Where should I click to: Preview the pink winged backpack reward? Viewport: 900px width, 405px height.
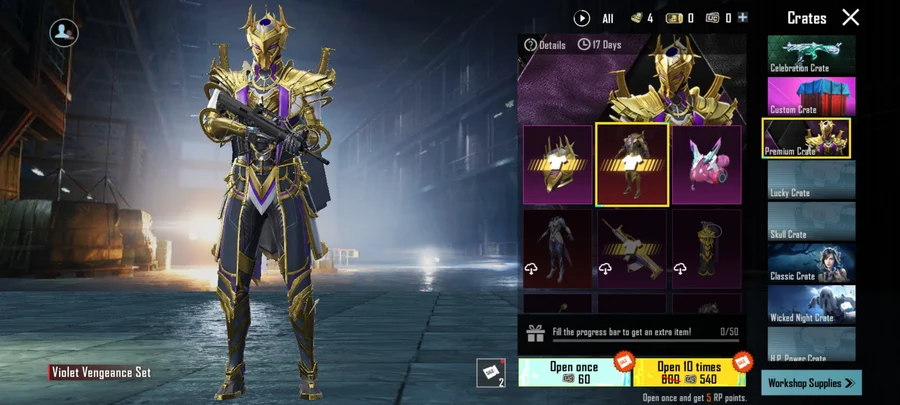(707, 164)
